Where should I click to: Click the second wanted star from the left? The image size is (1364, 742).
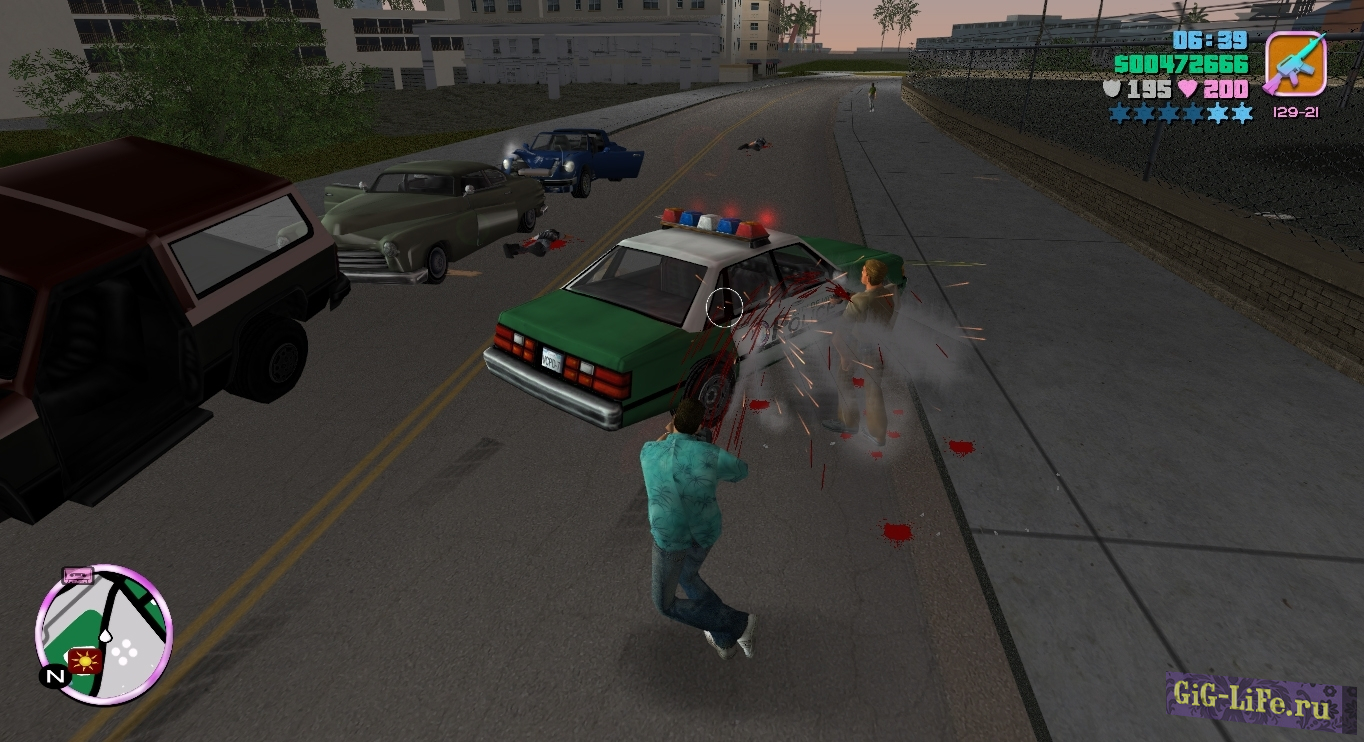click(1143, 112)
